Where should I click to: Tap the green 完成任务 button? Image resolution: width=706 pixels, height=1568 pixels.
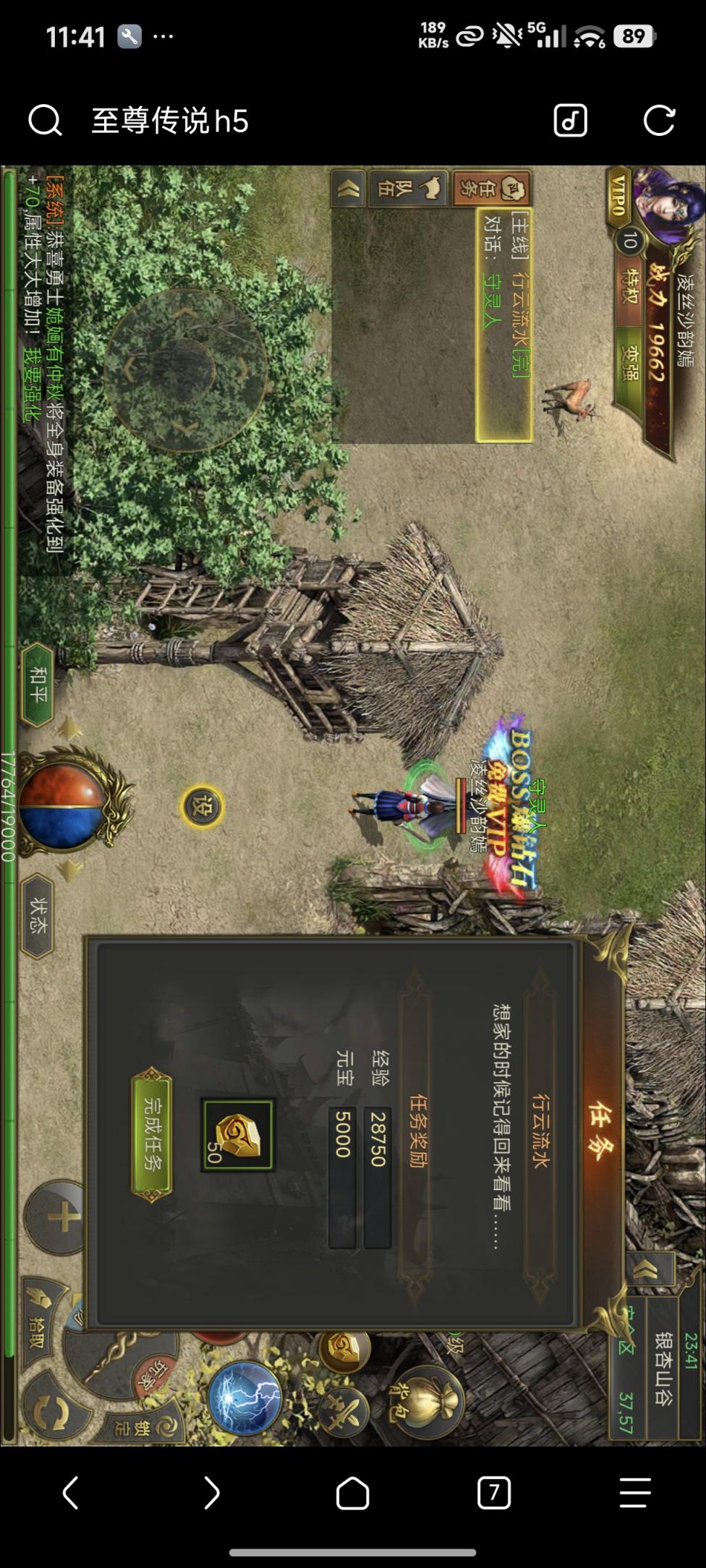[x=151, y=1134]
